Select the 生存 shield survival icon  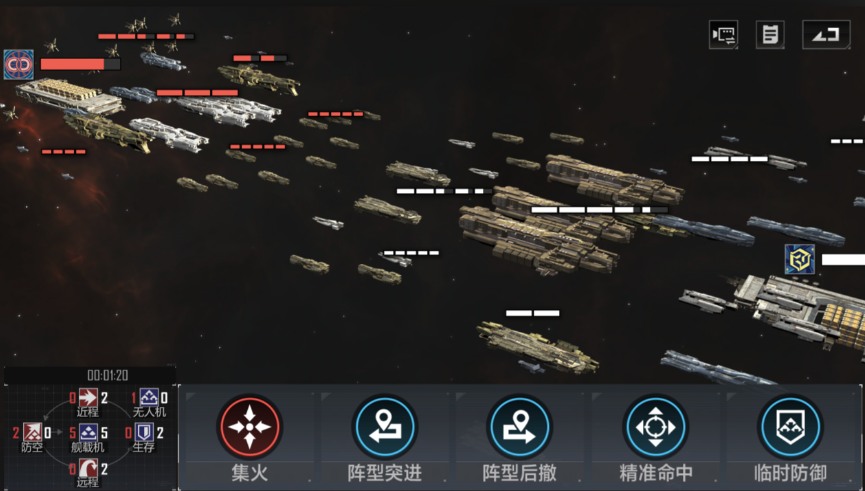point(144,433)
